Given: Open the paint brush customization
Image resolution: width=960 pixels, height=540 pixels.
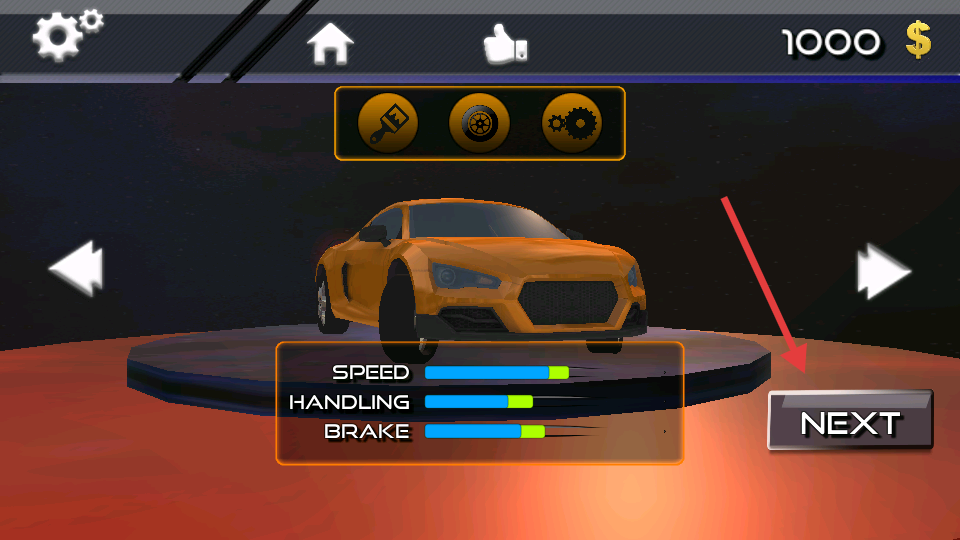Looking at the screenshot, I should click(388, 124).
